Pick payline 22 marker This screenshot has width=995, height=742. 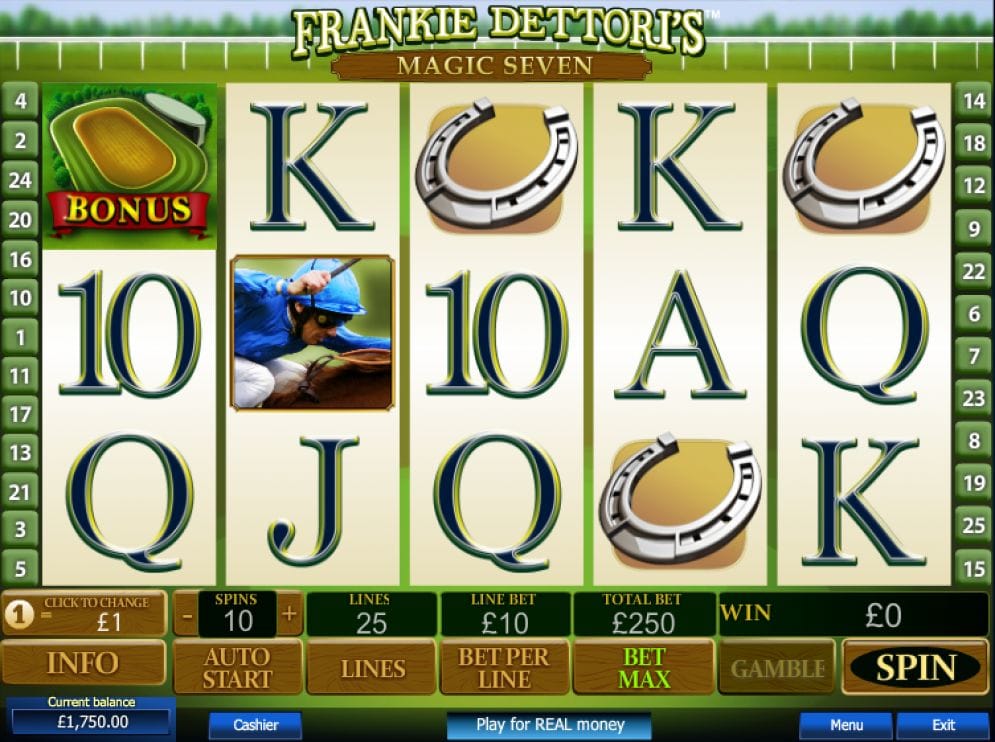pyautogui.click(x=973, y=271)
